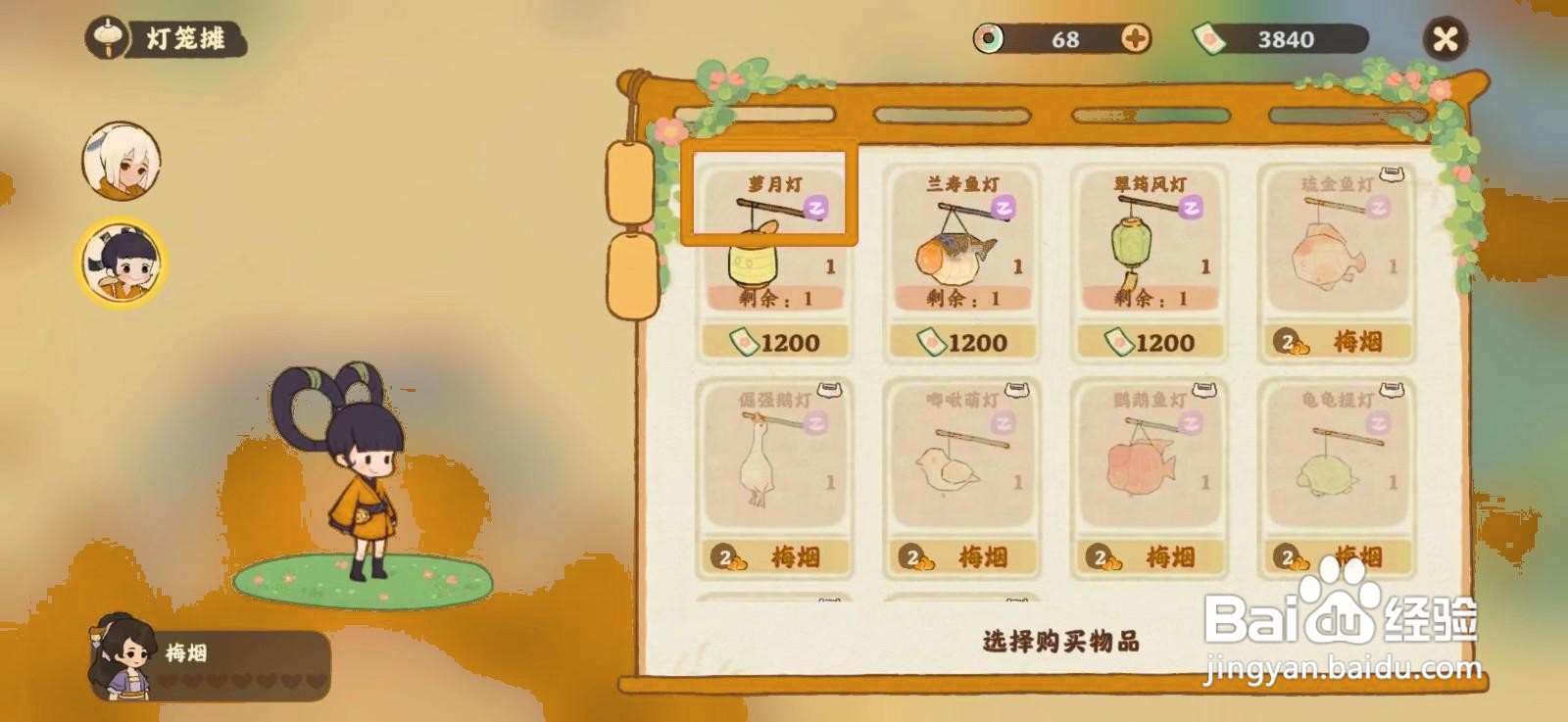The width and height of the screenshot is (1568, 722).
Task: Click the player character standing on grass
Action: coord(367,480)
